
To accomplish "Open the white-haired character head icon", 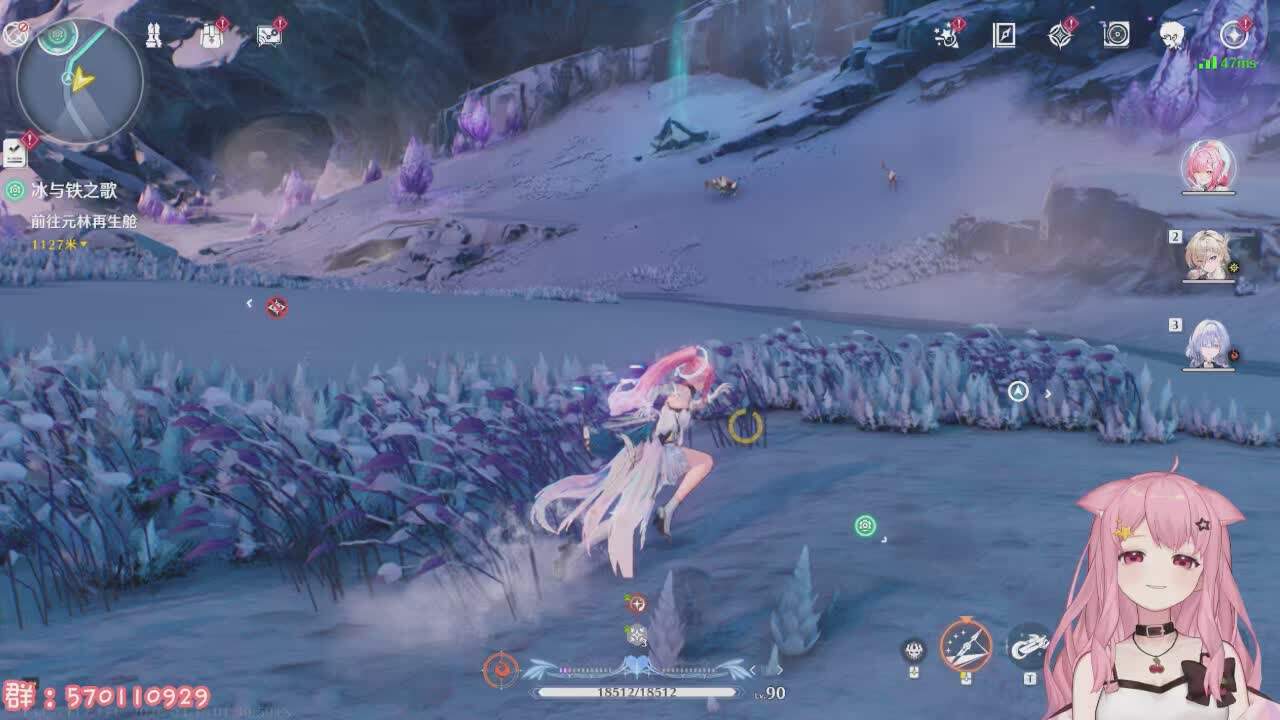I will 1172,36.
